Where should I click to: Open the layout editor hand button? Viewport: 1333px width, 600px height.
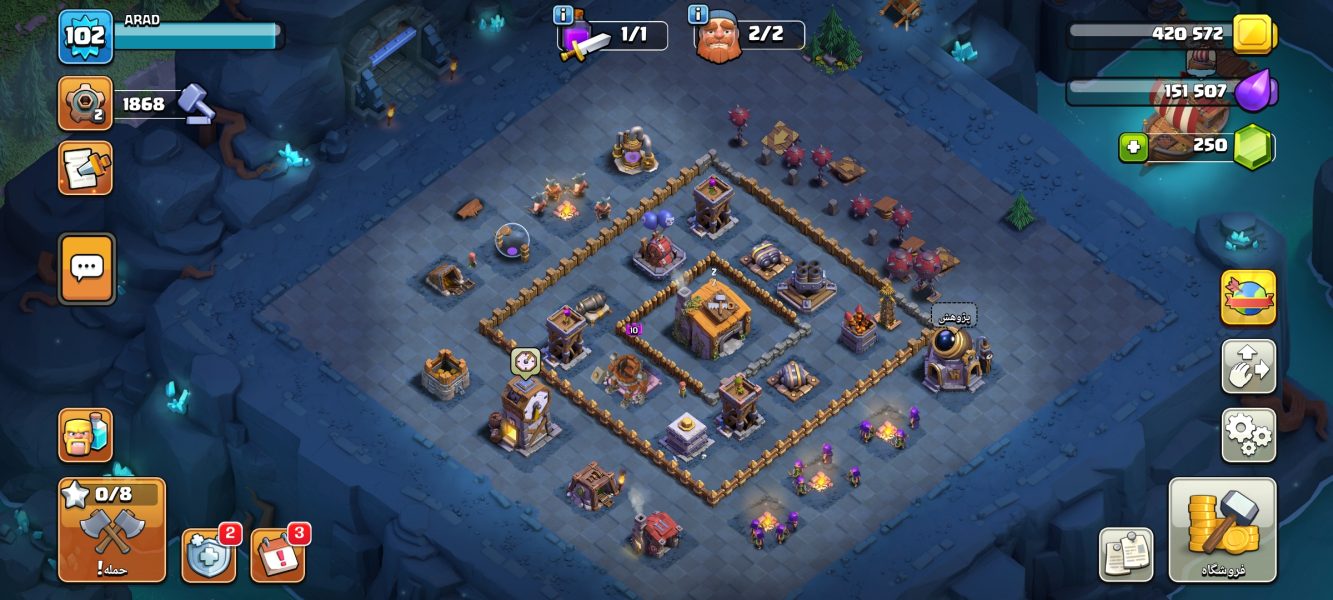[x=1247, y=367]
